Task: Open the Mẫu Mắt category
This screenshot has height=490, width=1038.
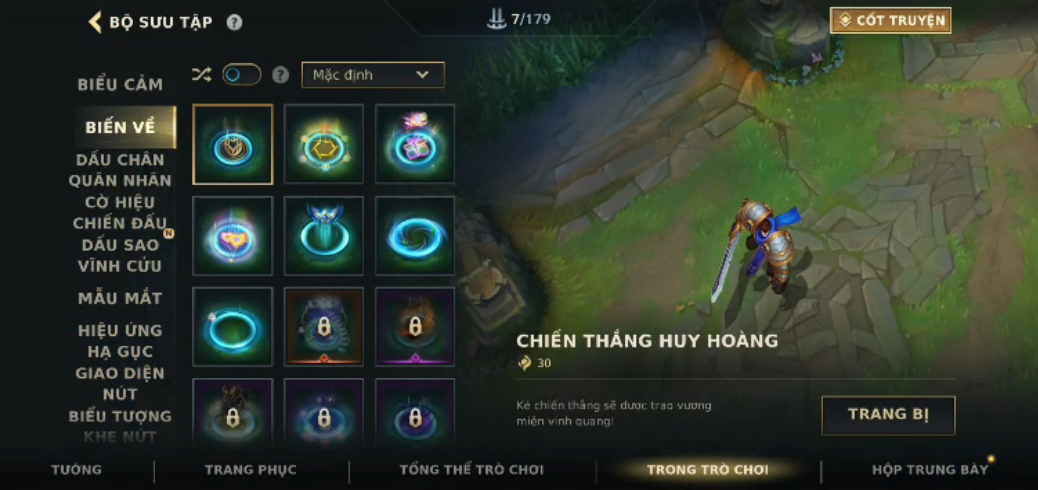Action: (120, 298)
